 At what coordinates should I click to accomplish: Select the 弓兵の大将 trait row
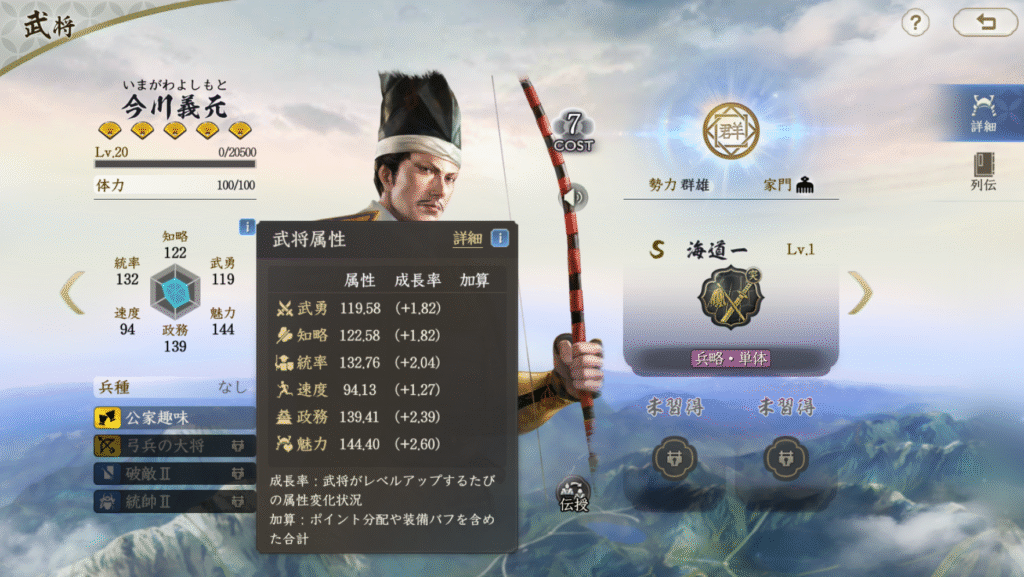point(175,446)
